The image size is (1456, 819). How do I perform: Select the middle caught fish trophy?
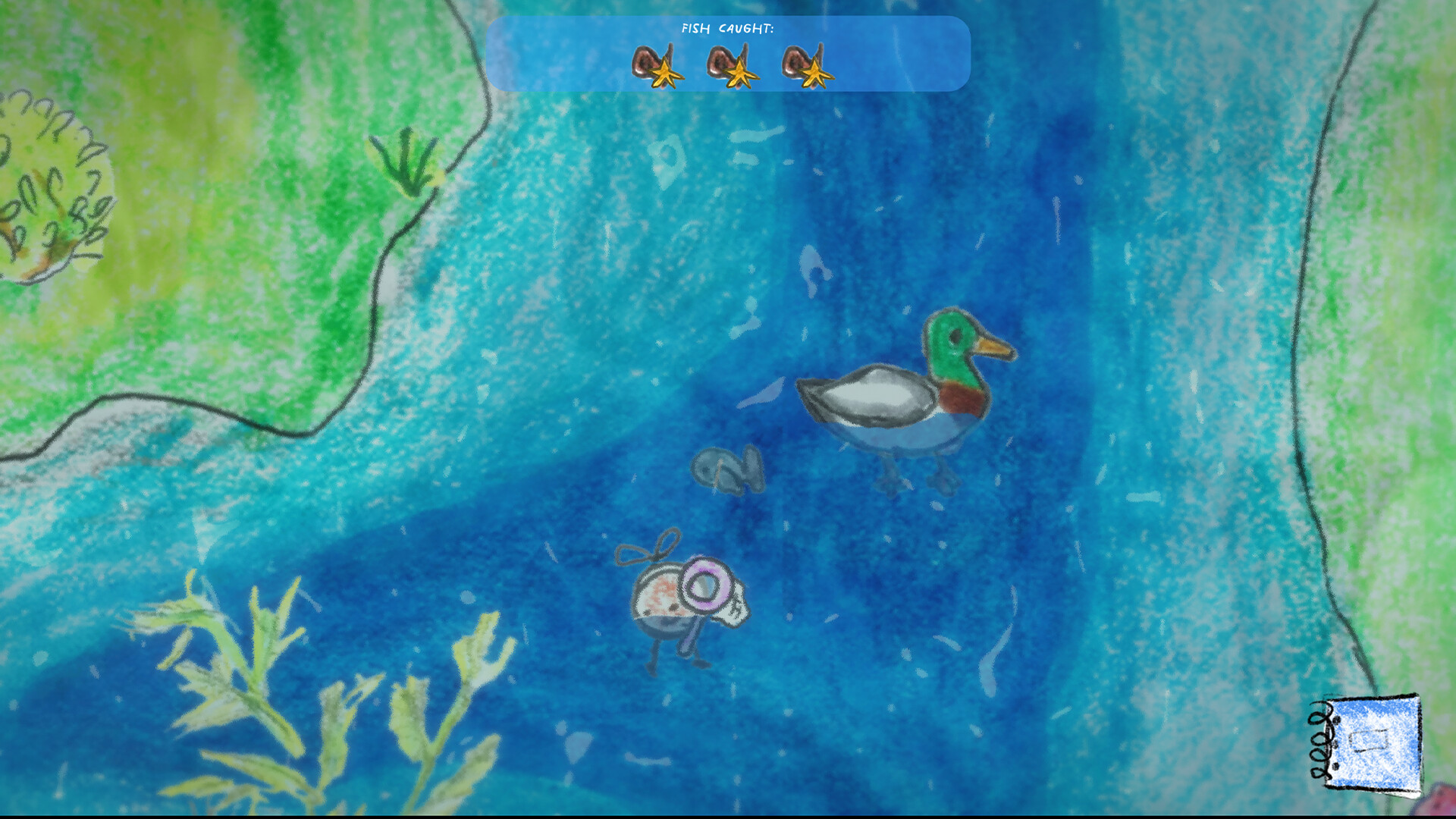[x=722, y=61]
